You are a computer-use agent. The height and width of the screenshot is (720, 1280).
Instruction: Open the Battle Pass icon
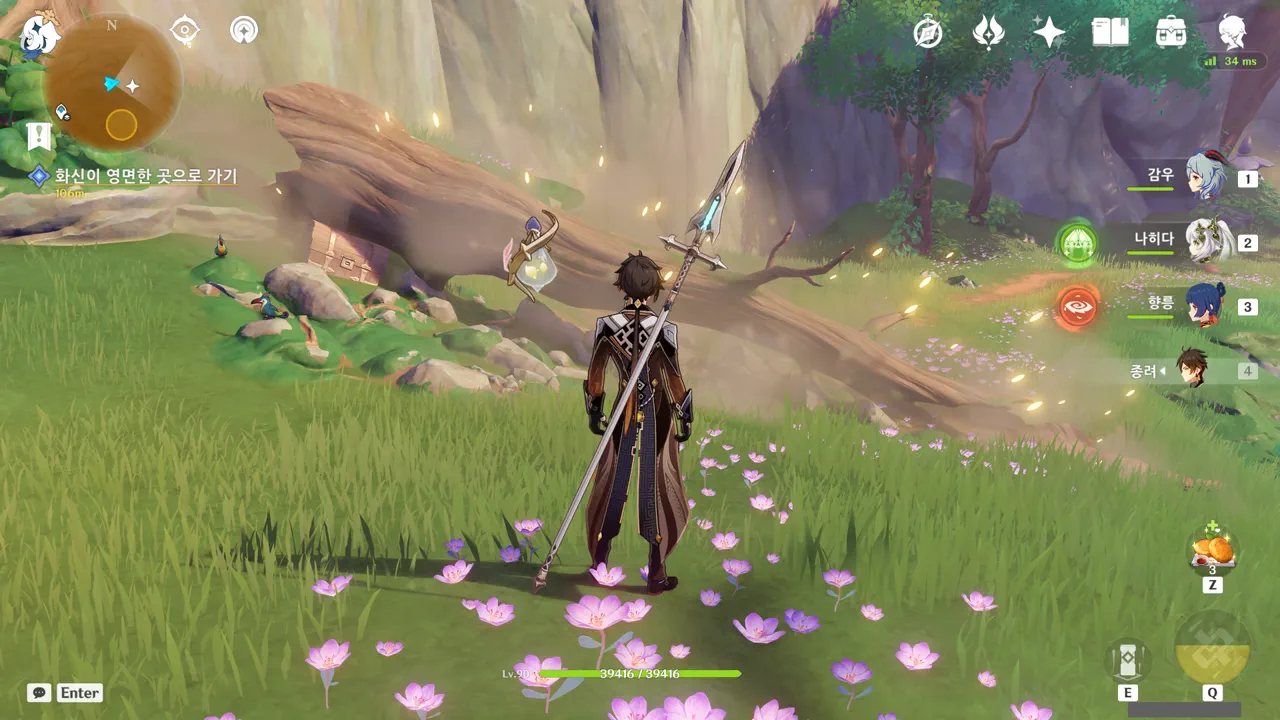(x=988, y=33)
